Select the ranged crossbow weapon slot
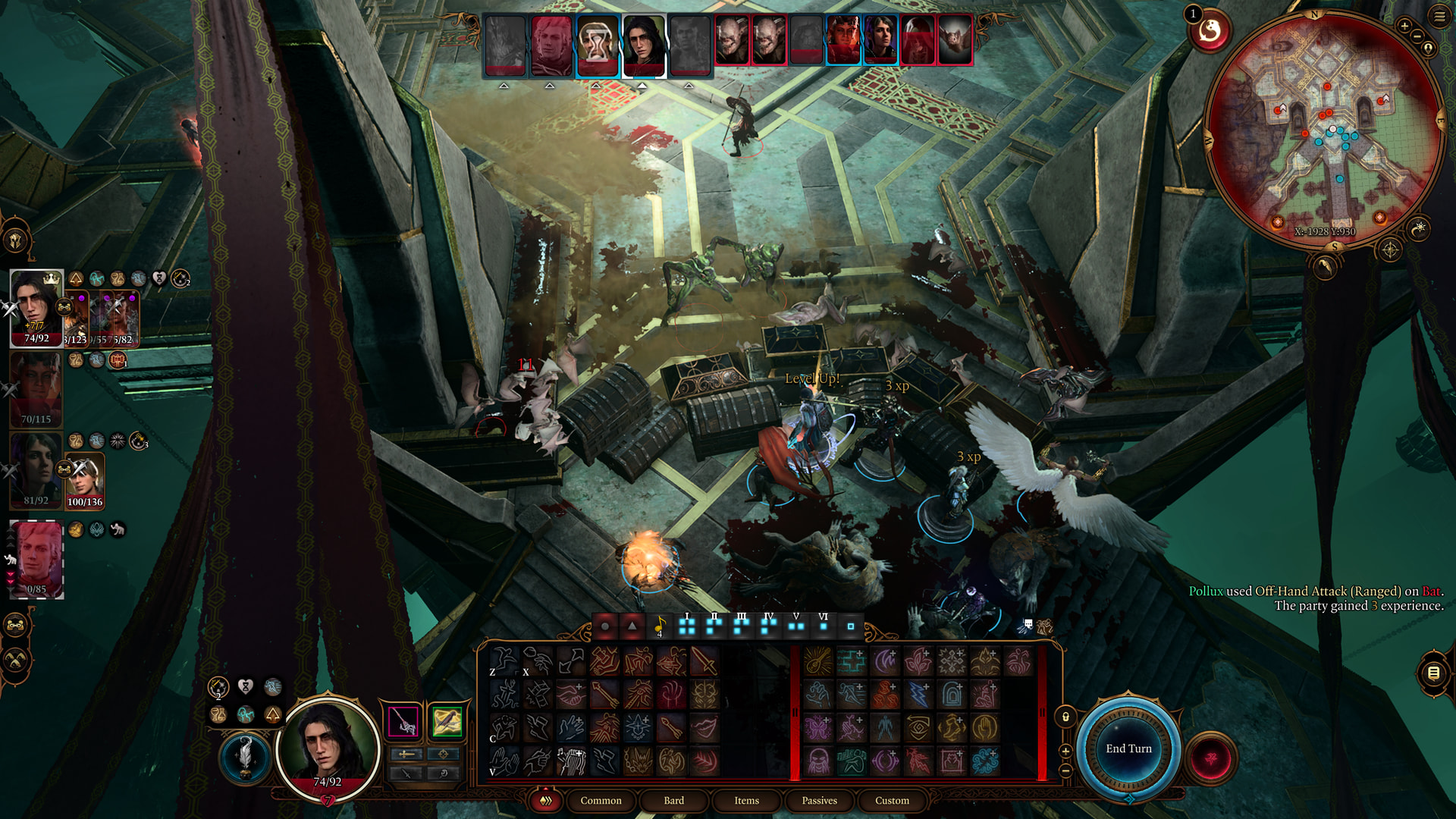 pyautogui.click(x=447, y=721)
